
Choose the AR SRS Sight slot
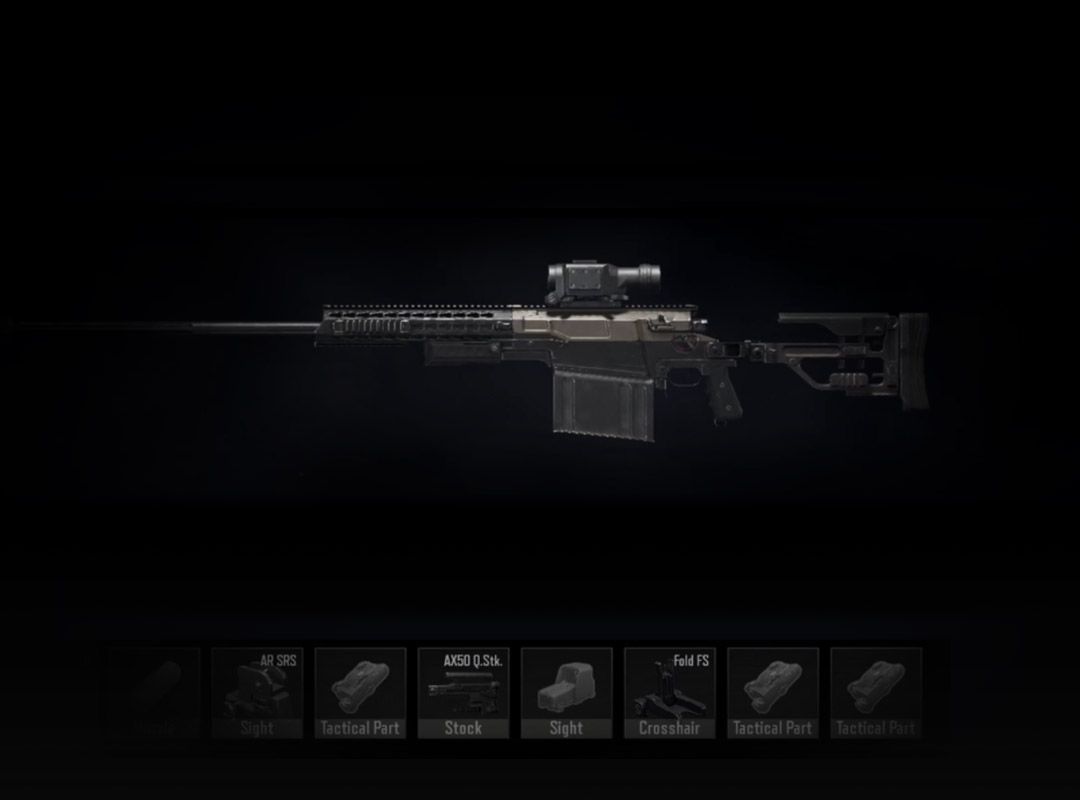pos(257,693)
